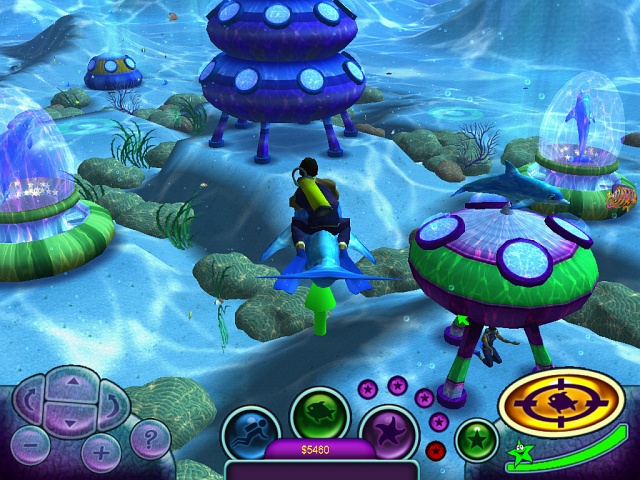The height and width of the screenshot is (480, 640).
Task: Rotate the camera with the left curved arrow
Action: (x=29, y=402)
